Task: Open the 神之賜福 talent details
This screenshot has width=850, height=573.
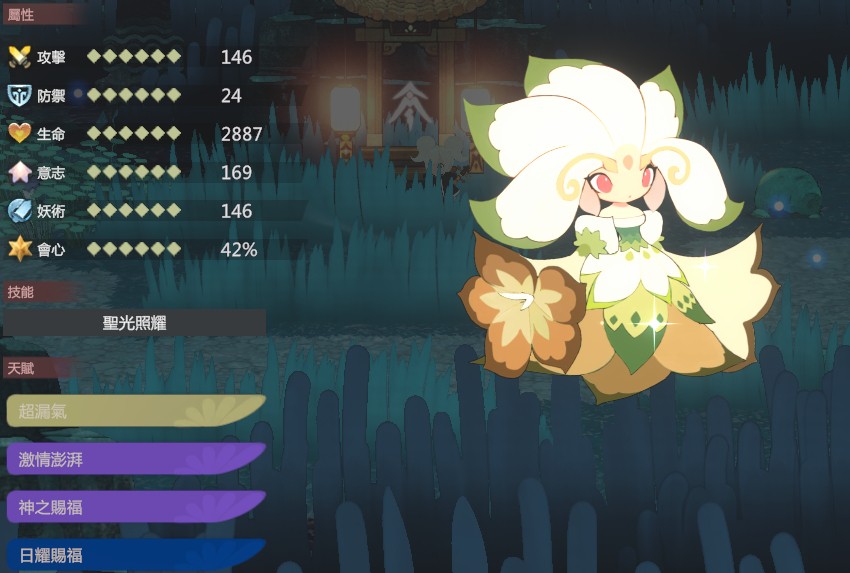Action: [135, 507]
